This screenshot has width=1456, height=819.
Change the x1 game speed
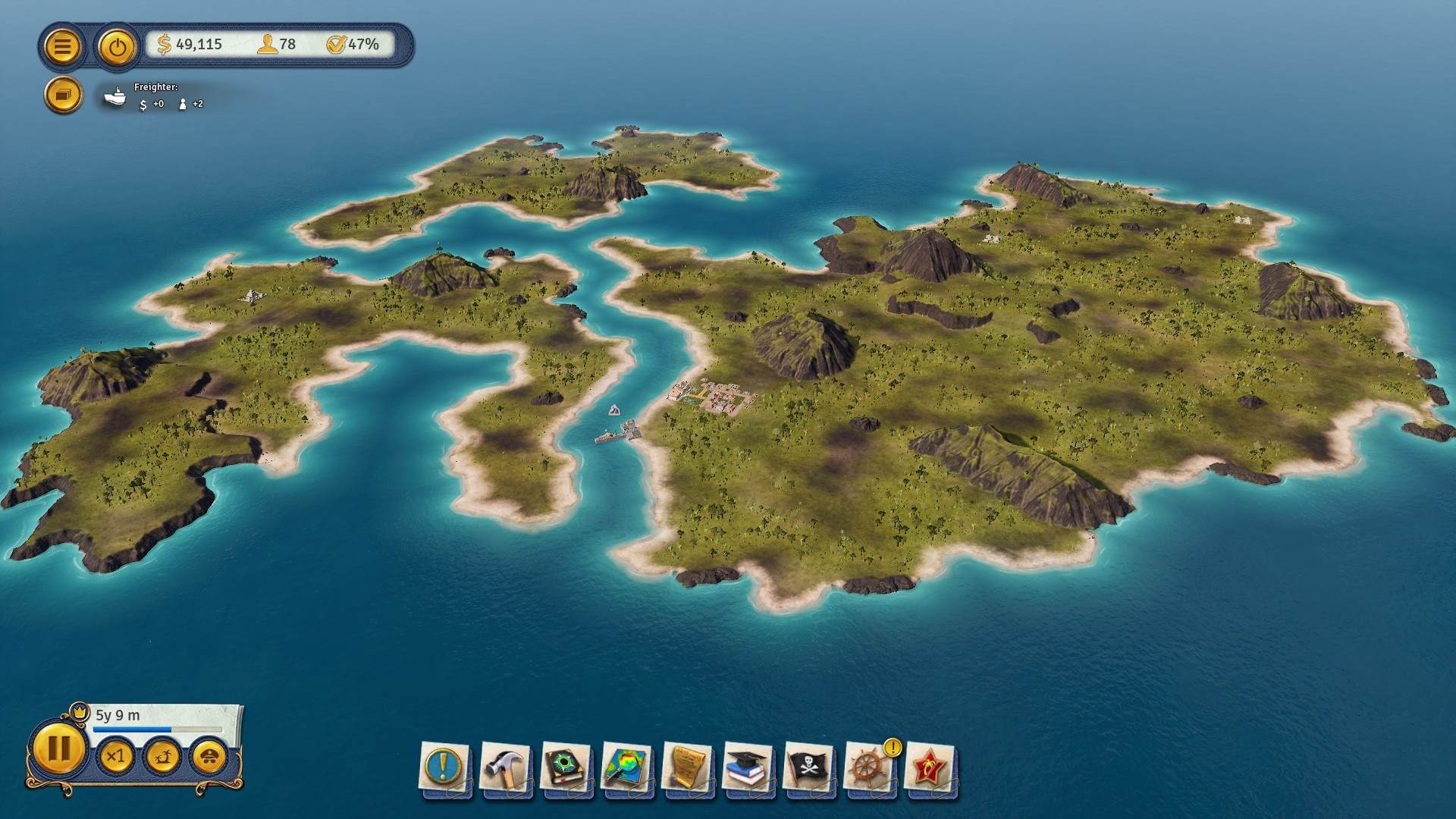(116, 756)
